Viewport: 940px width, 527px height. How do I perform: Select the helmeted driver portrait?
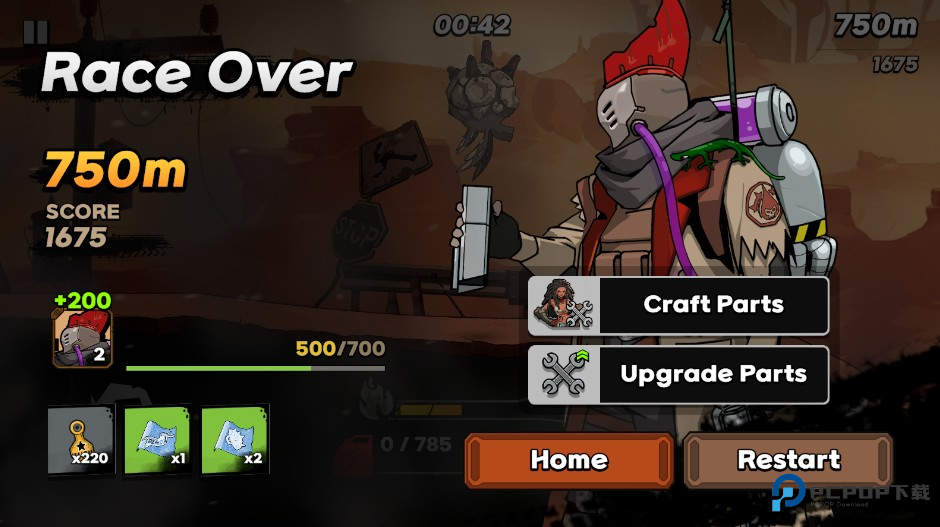(82, 339)
